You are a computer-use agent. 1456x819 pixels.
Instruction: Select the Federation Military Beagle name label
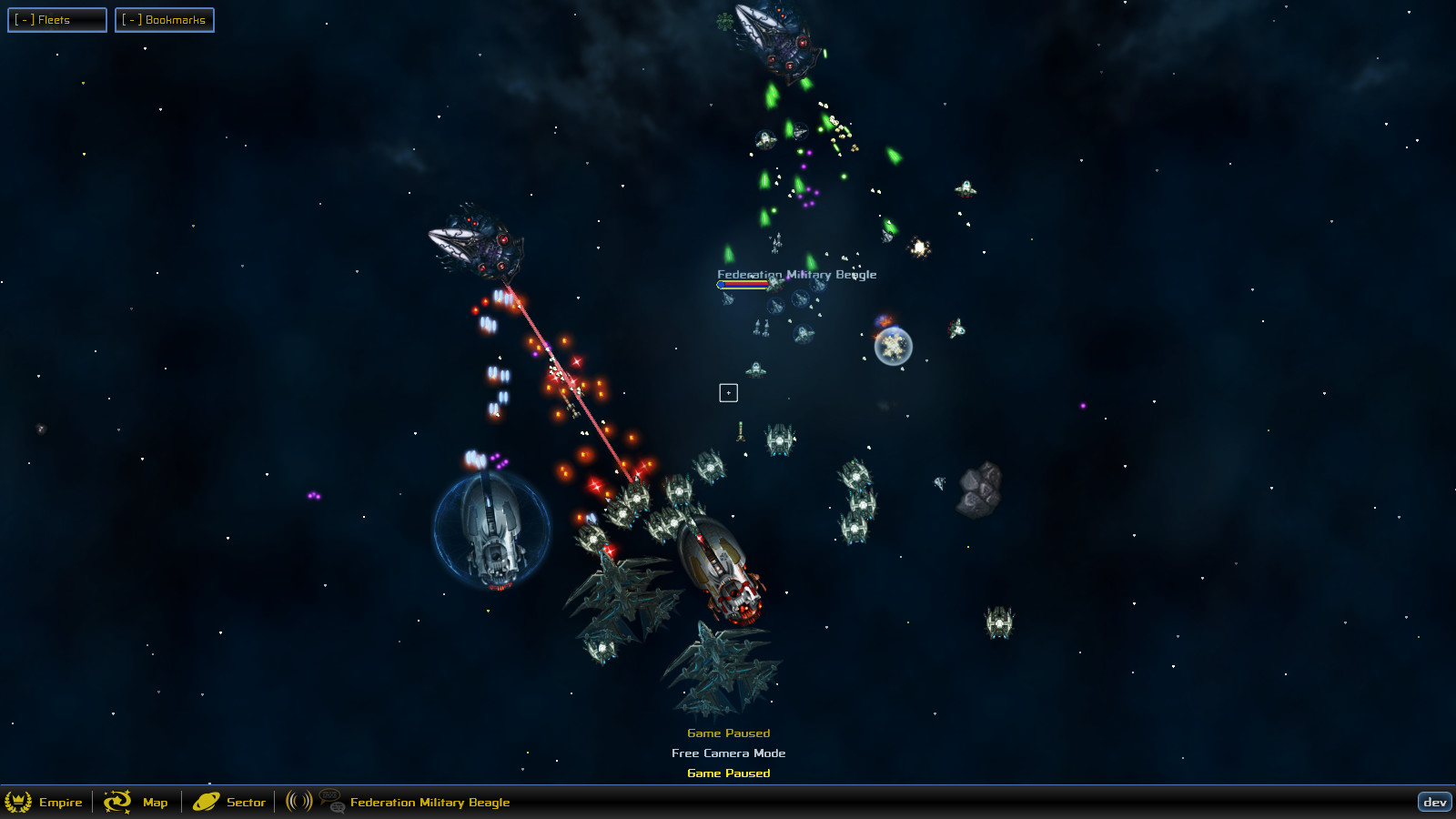point(796,273)
